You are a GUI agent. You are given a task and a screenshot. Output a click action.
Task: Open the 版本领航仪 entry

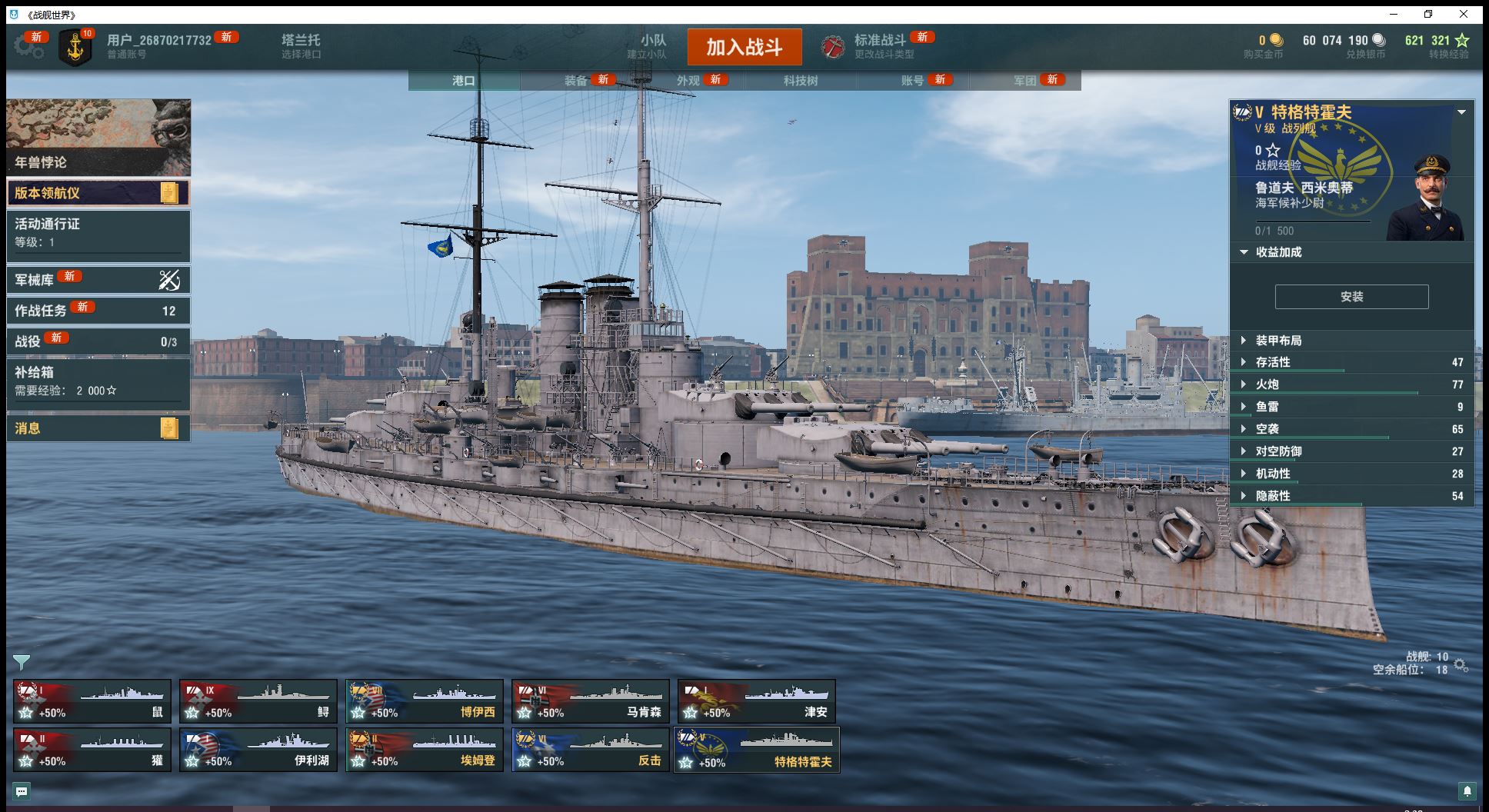click(98, 193)
